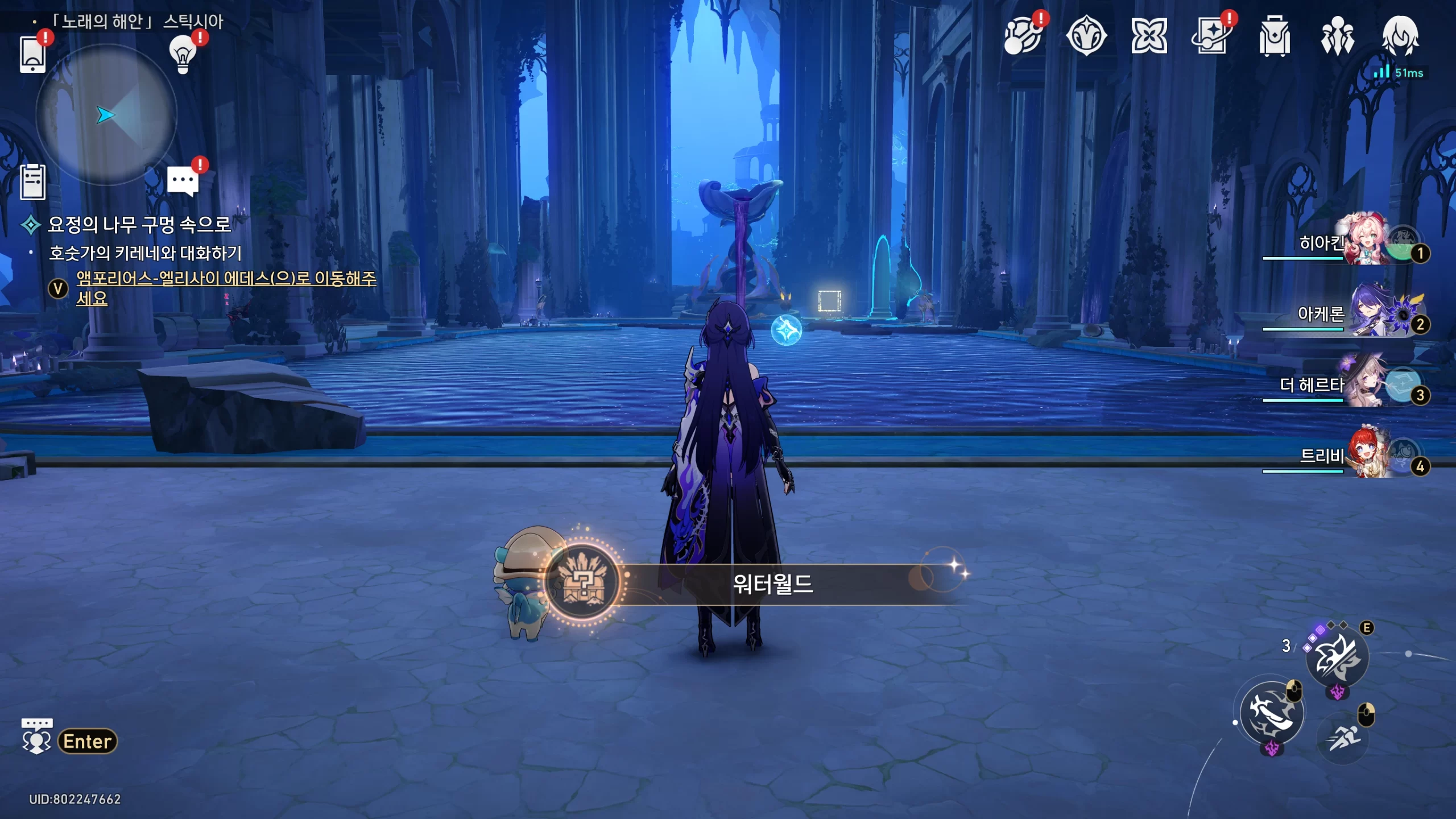Image resolution: width=1456 pixels, height=819 pixels.
Task: Toggle the sprint running button
Action: (x=1343, y=738)
